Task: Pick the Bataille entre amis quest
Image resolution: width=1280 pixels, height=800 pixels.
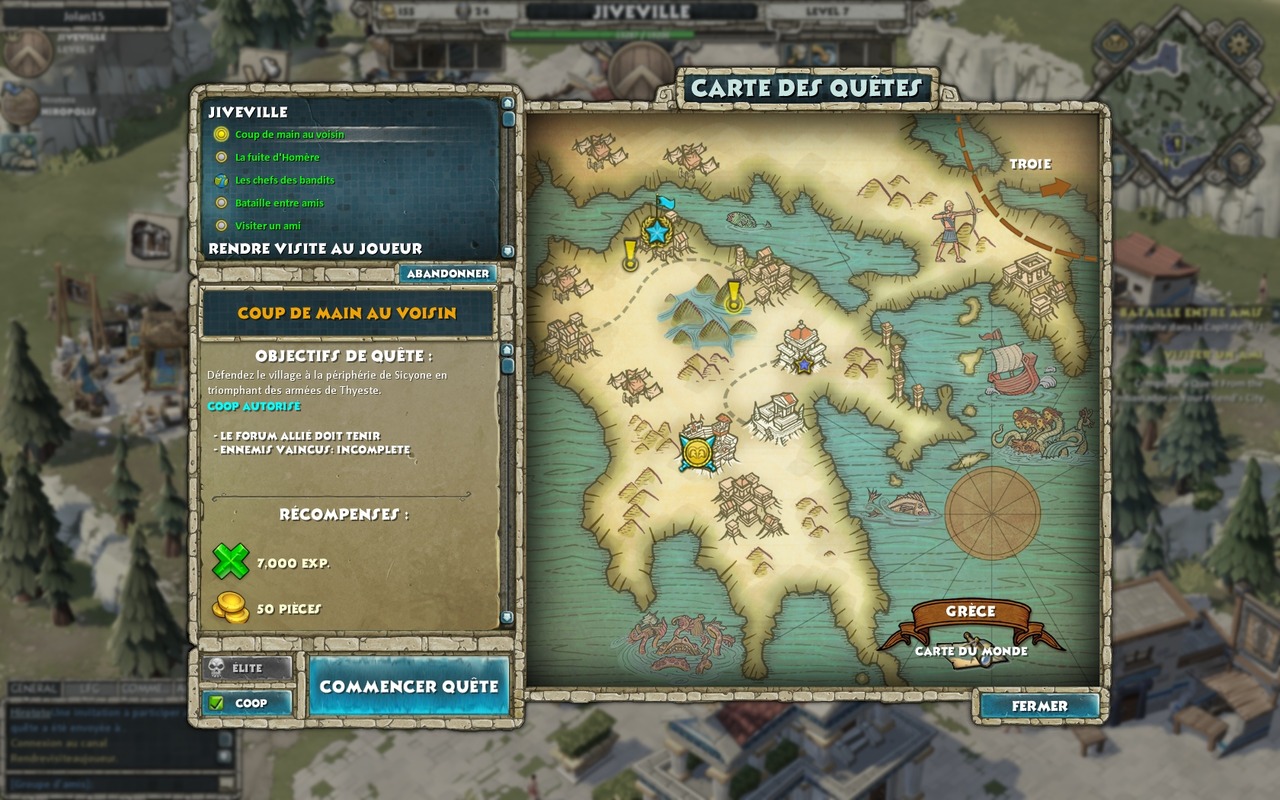Action: point(279,203)
